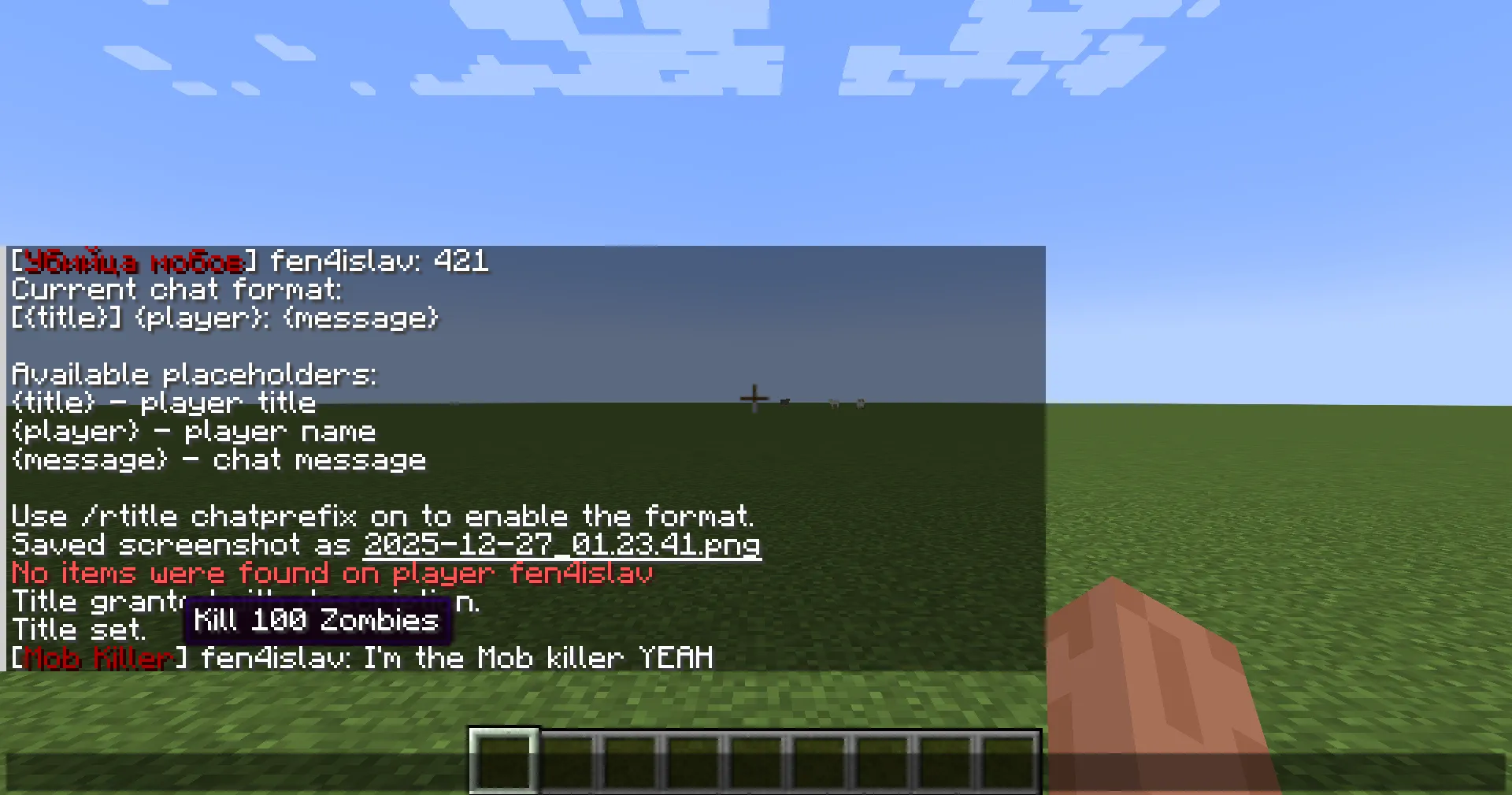Select the second hotbar slot
The height and width of the screenshot is (795, 1512).
(x=567, y=760)
